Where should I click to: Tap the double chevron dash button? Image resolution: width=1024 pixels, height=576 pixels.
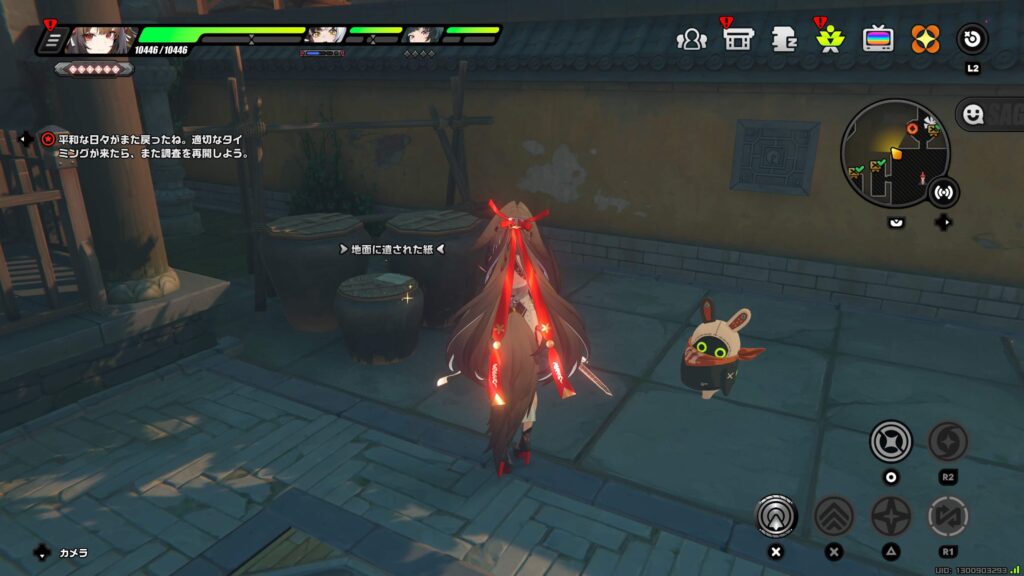pyautogui.click(x=833, y=517)
